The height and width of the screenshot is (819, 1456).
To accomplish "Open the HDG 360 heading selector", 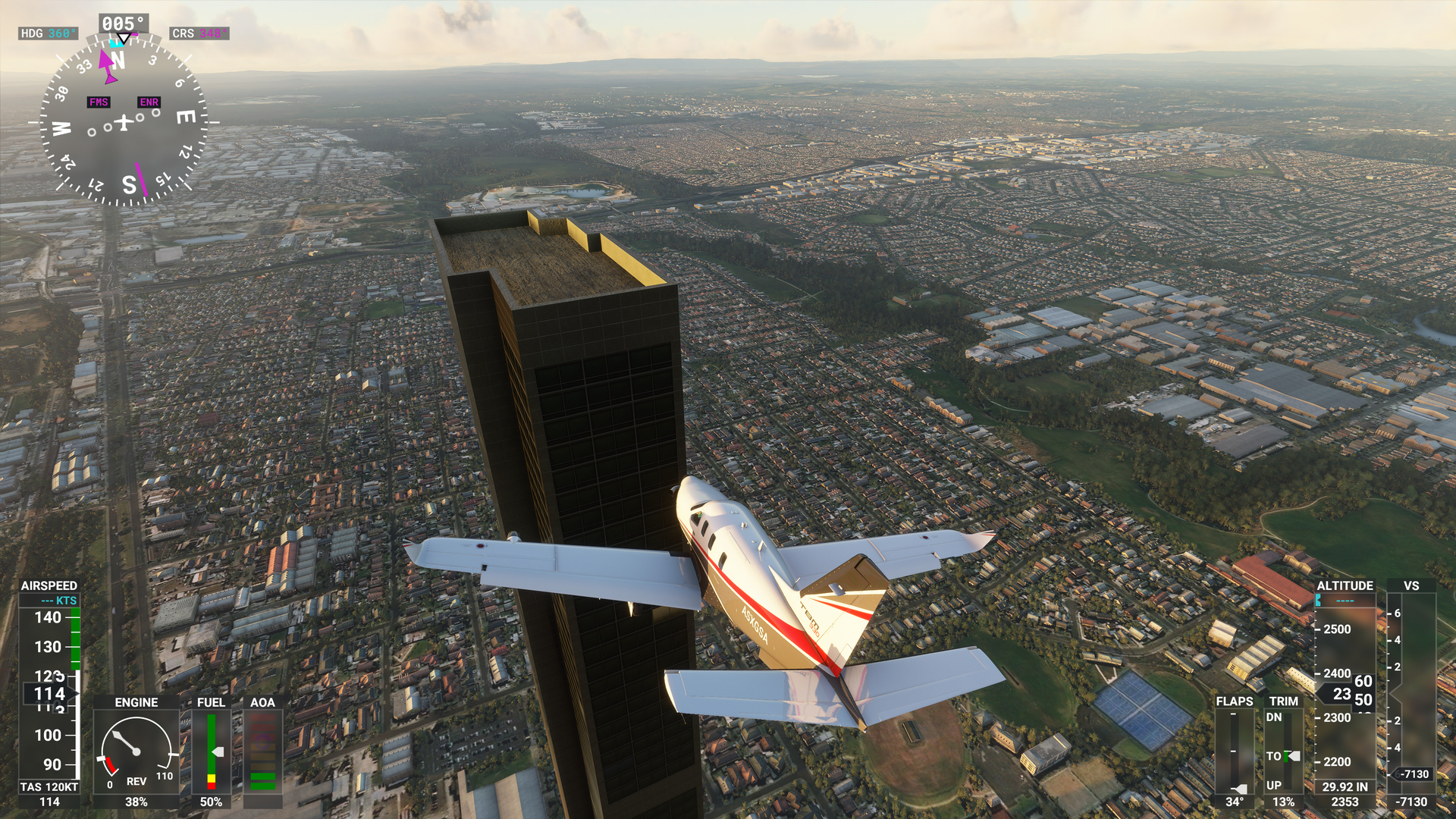I will [x=48, y=33].
